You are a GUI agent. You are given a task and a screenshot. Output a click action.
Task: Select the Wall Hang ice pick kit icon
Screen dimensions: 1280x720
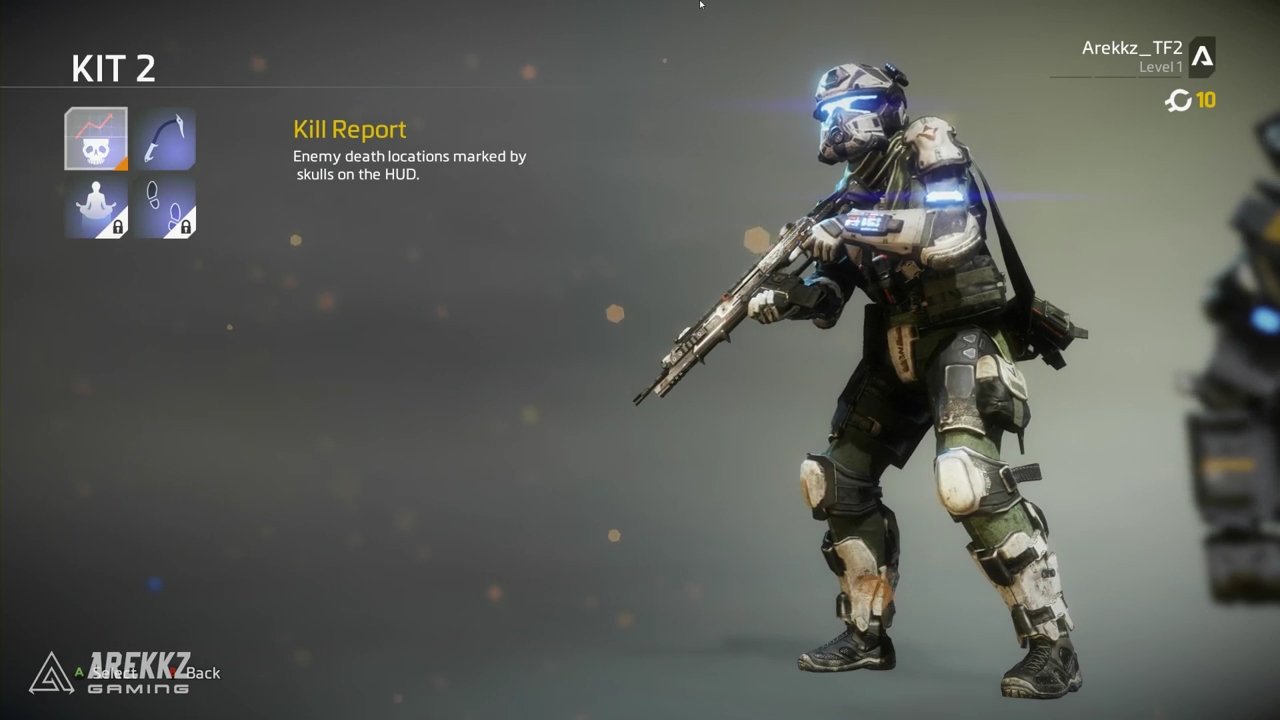pyautogui.click(x=166, y=138)
